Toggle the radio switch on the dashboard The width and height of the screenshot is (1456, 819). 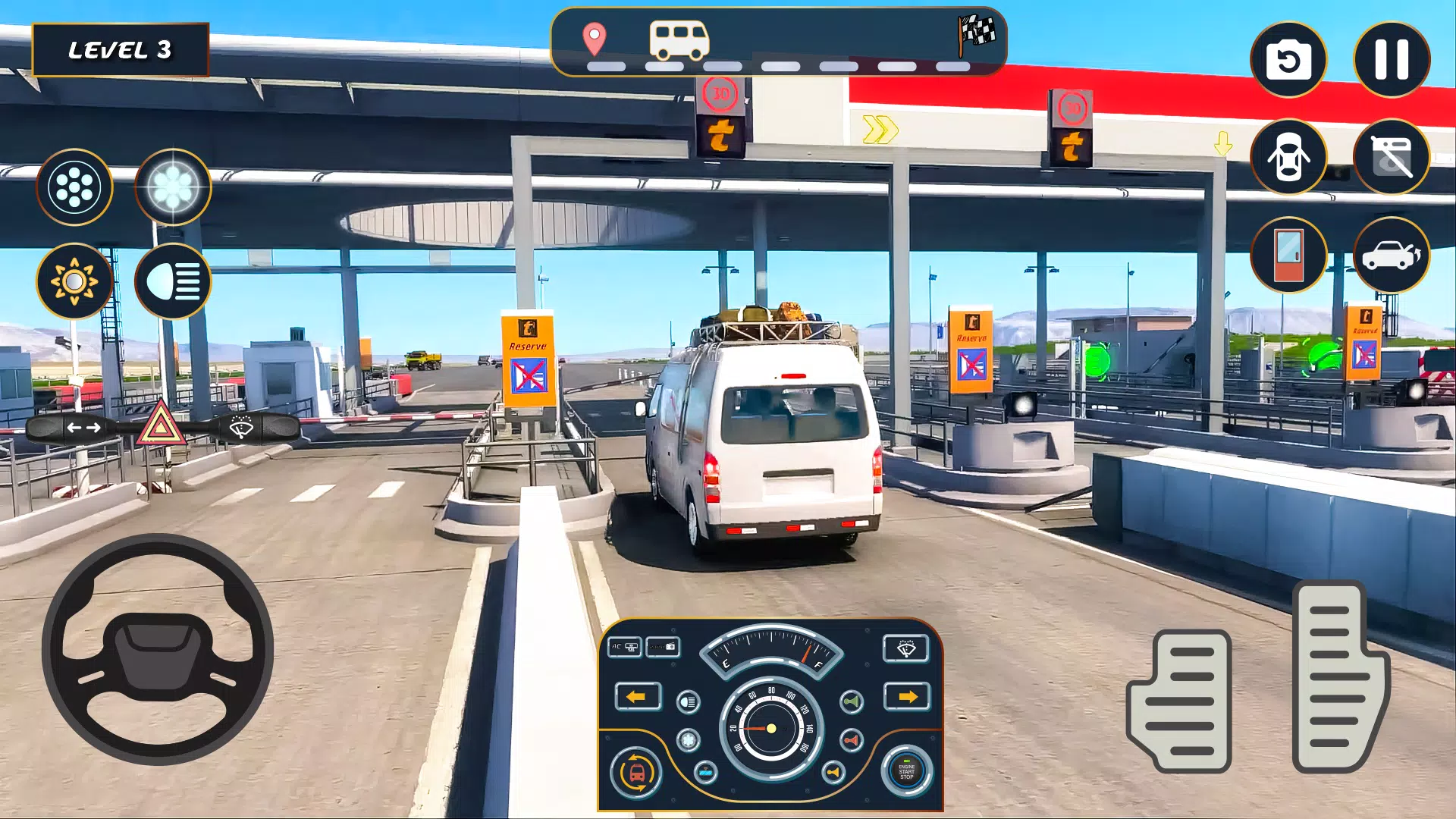coord(662,647)
